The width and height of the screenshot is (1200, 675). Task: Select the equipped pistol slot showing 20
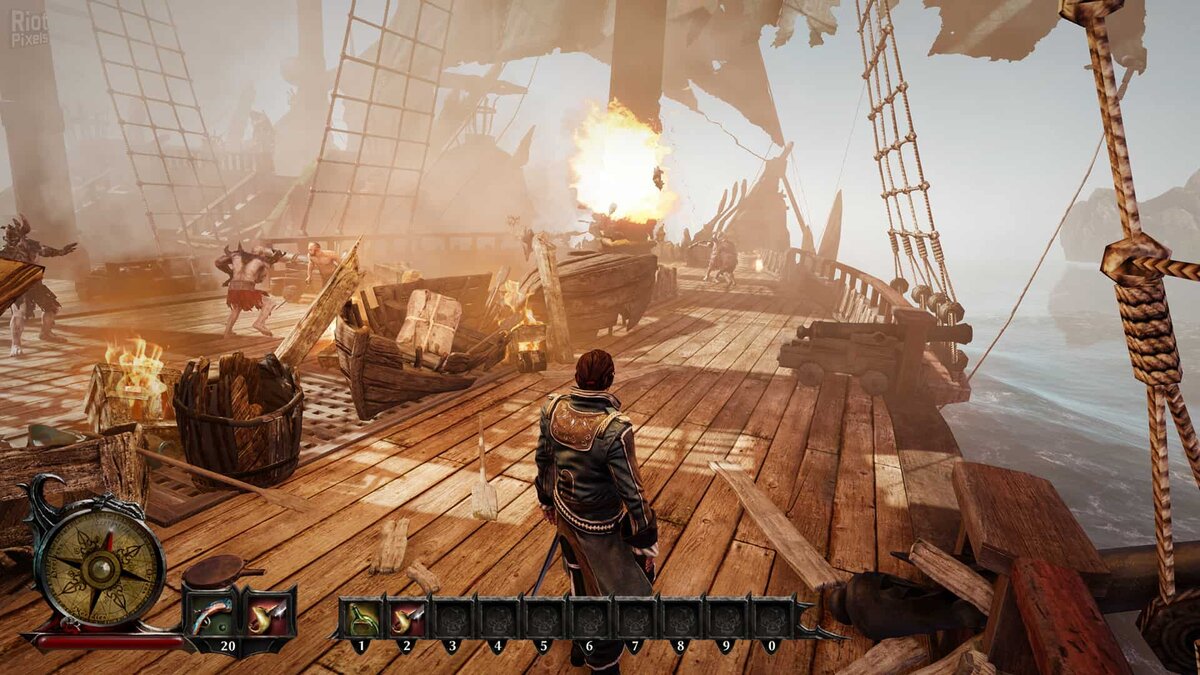212,613
